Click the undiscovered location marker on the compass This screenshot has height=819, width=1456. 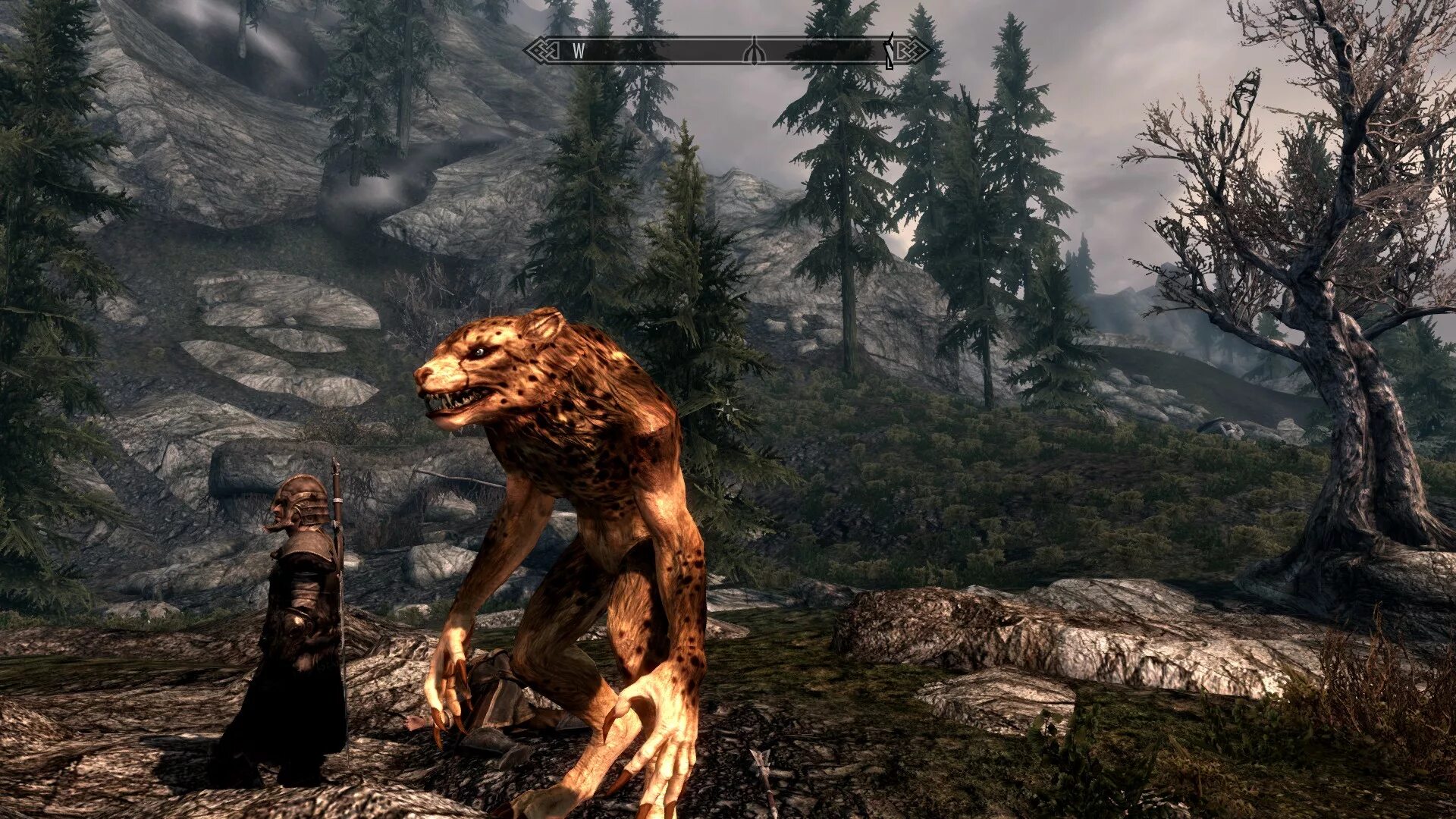[x=752, y=51]
